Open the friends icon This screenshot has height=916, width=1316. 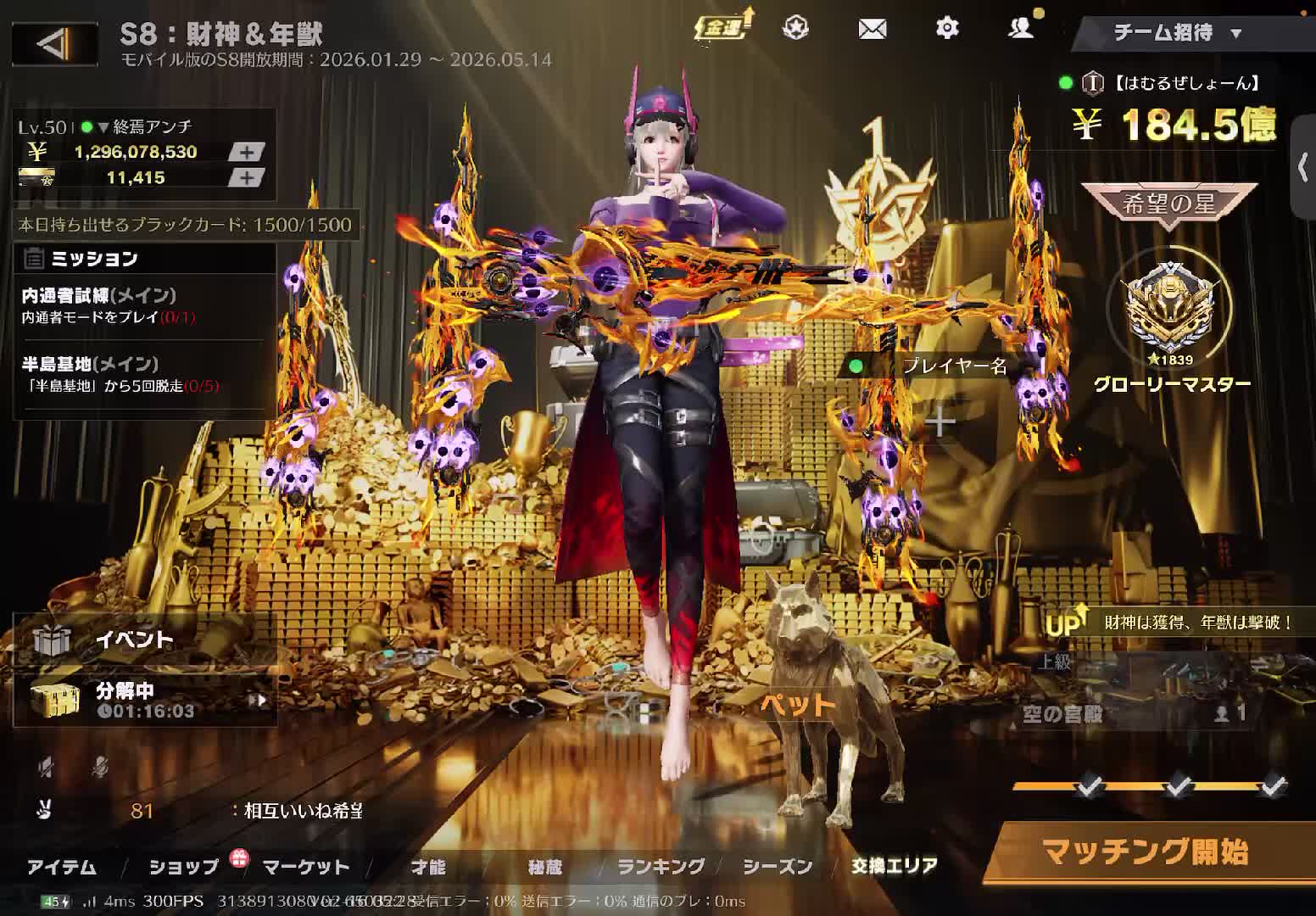coord(1021,29)
